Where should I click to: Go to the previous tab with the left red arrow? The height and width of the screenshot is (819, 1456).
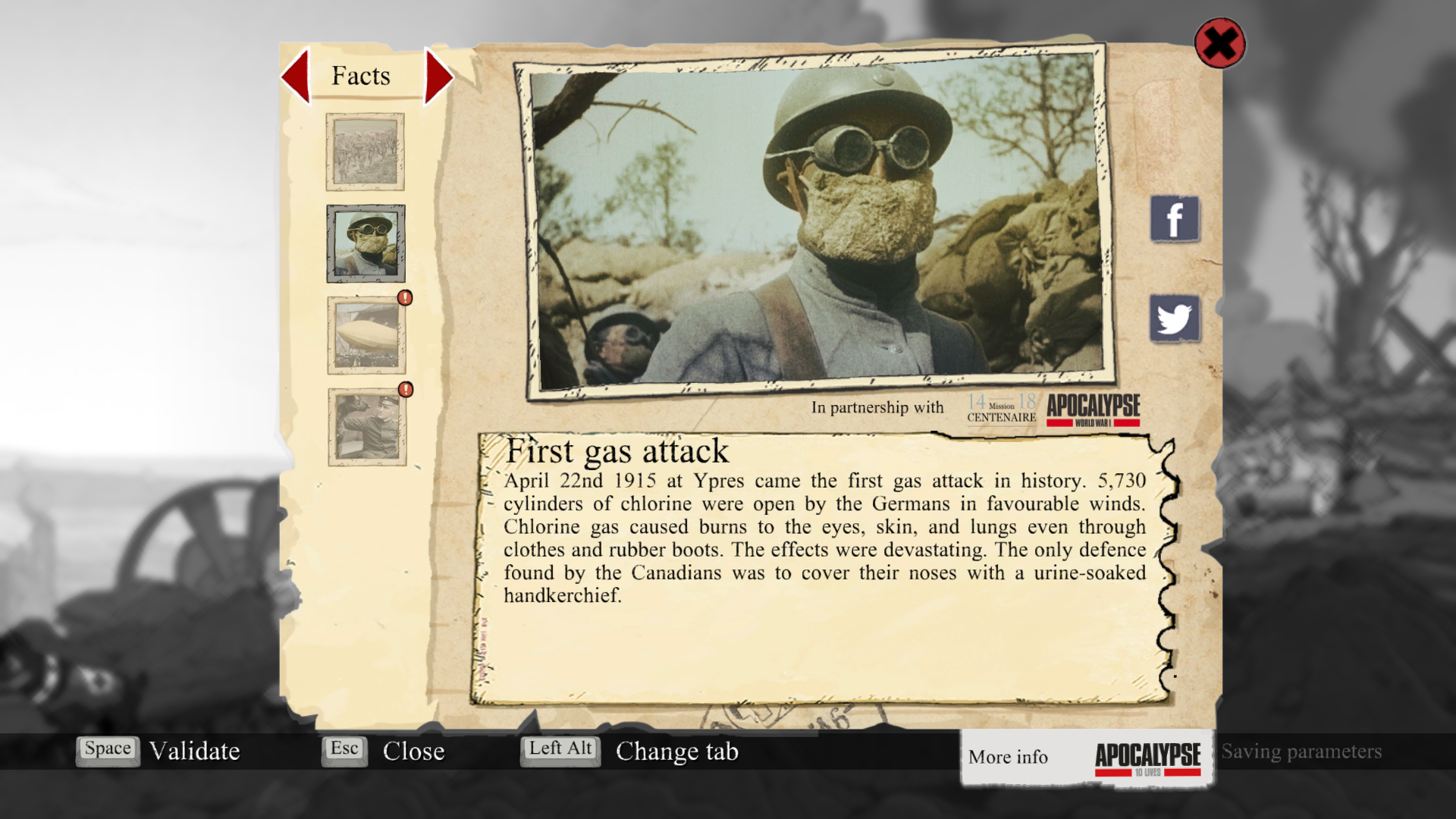pos(296,76)
